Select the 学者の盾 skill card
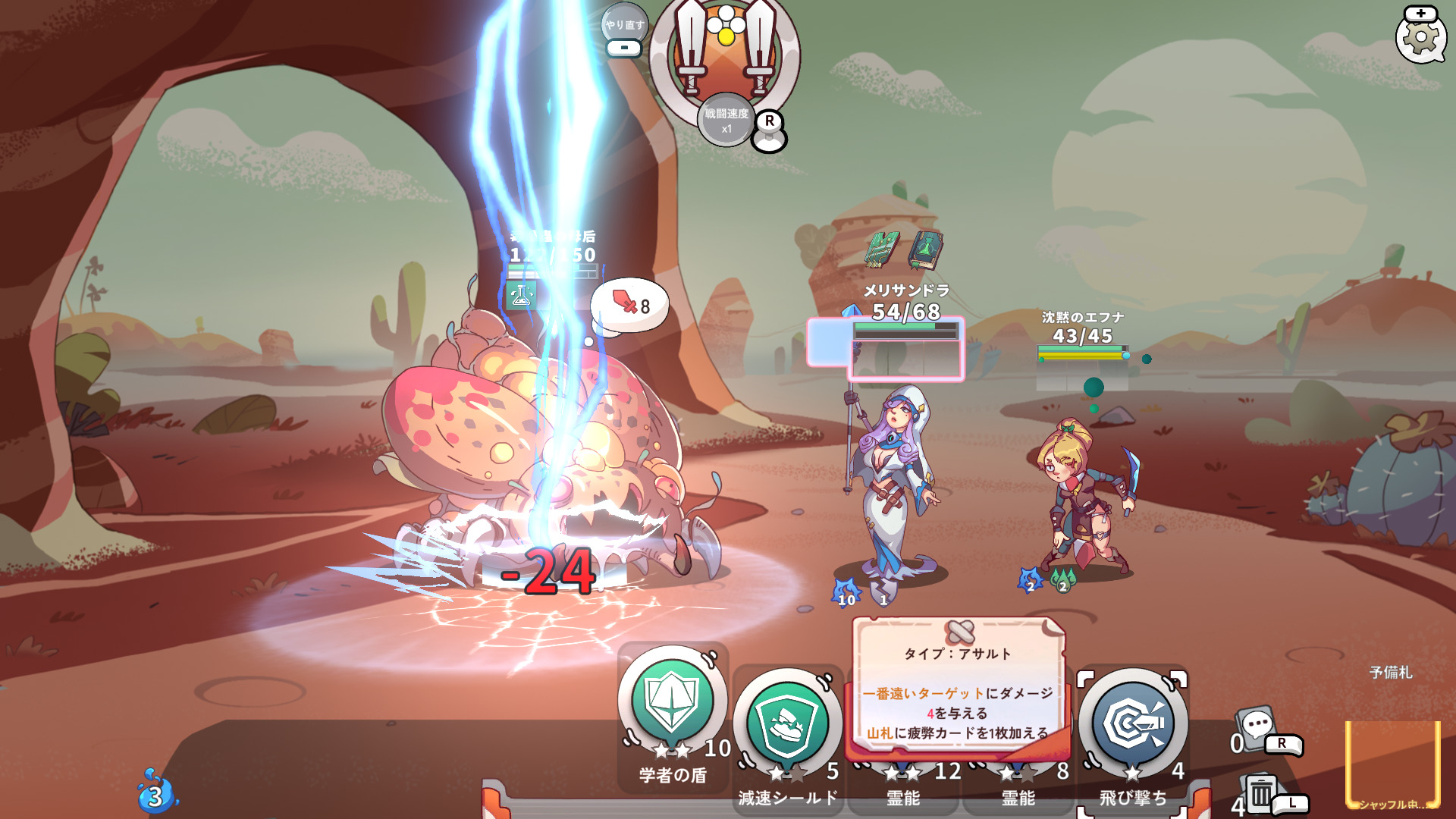This screenshot has width=1456, height=819. 672,701
